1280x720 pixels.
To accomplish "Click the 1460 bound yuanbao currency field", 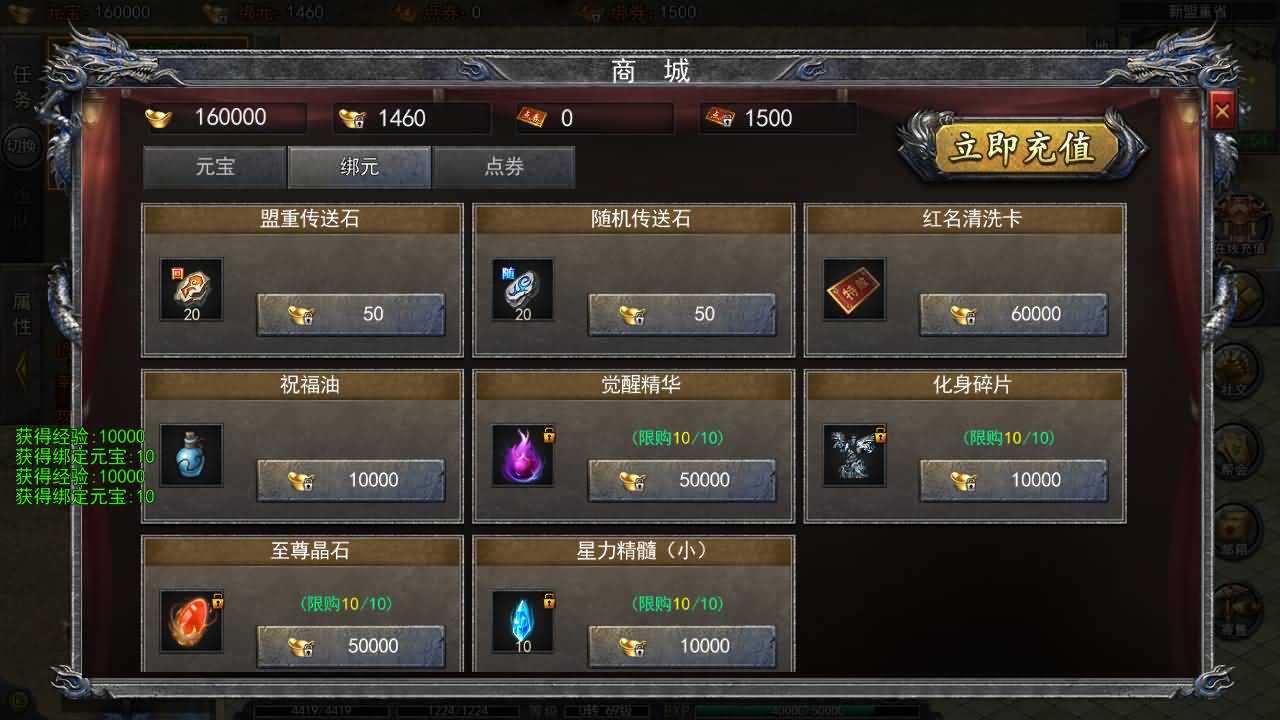I will (410, 118).
